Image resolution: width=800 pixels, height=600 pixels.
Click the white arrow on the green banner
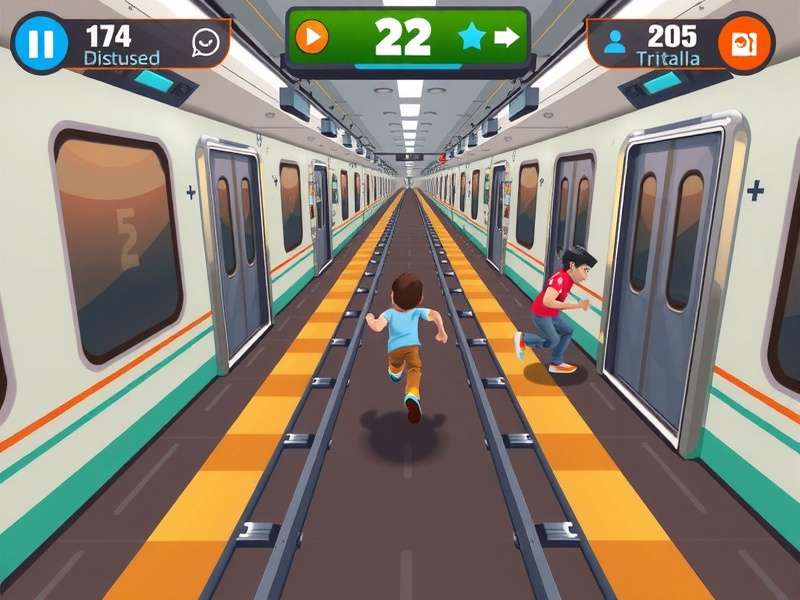click(x=507, y=38)
